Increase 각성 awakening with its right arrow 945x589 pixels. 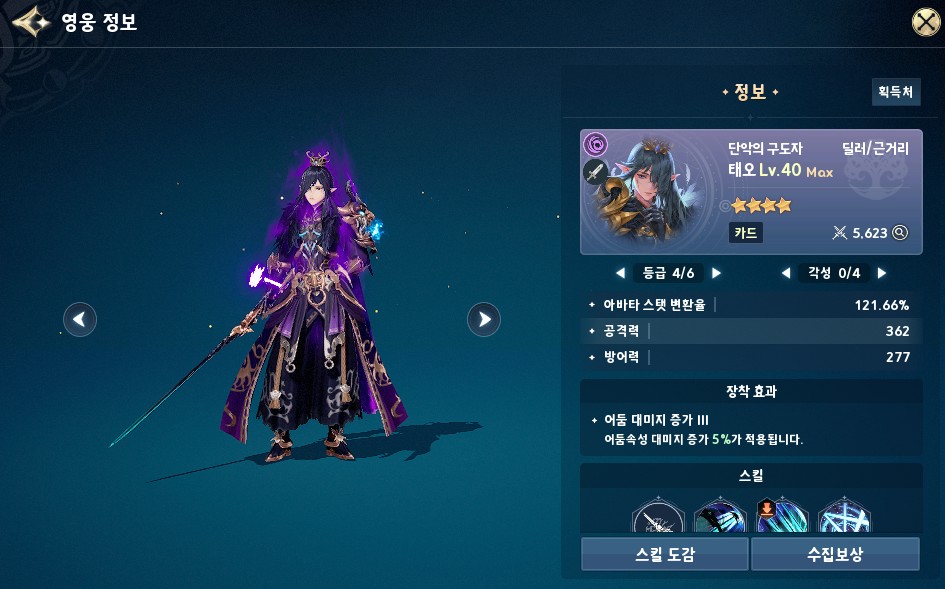coord(881,272)
